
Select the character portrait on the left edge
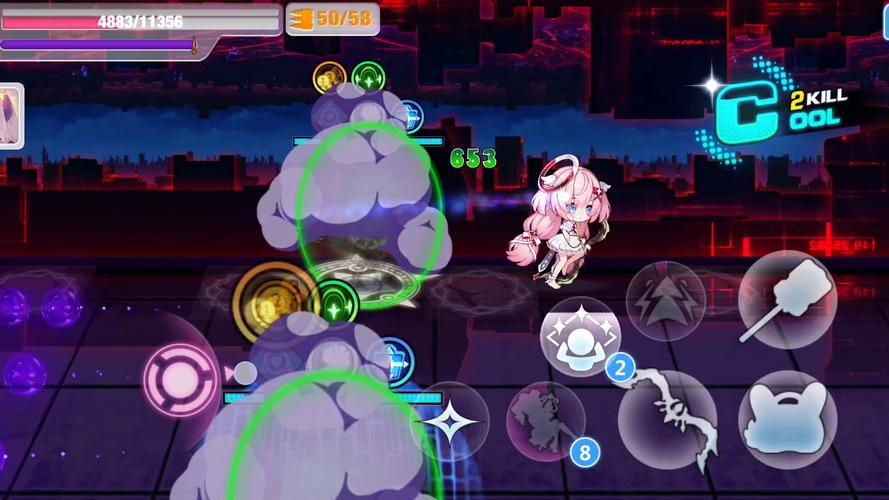pos(11,116)
